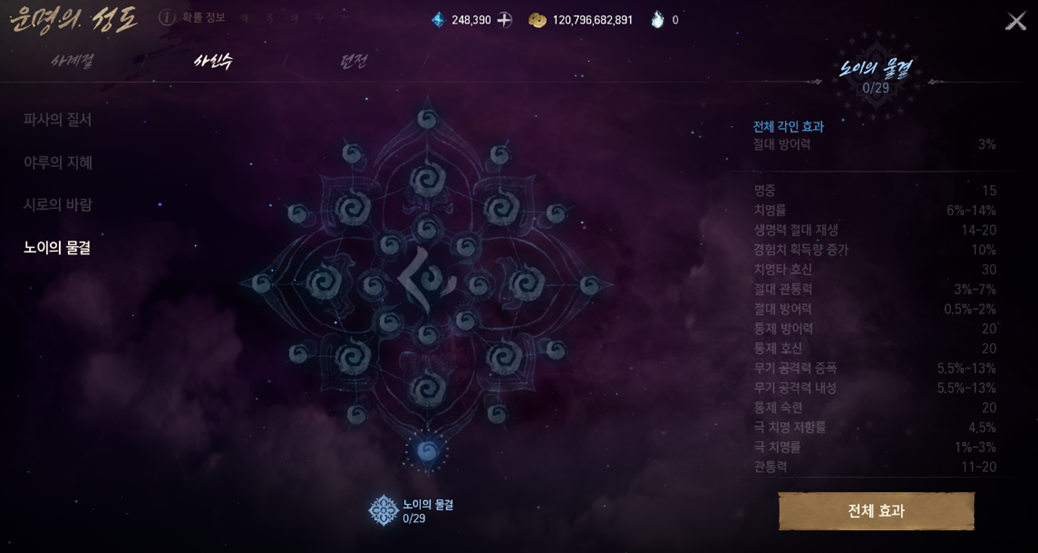Close the 운명의 성도 screen
The image size is (1038, 553).
(x=1015, y=21)
